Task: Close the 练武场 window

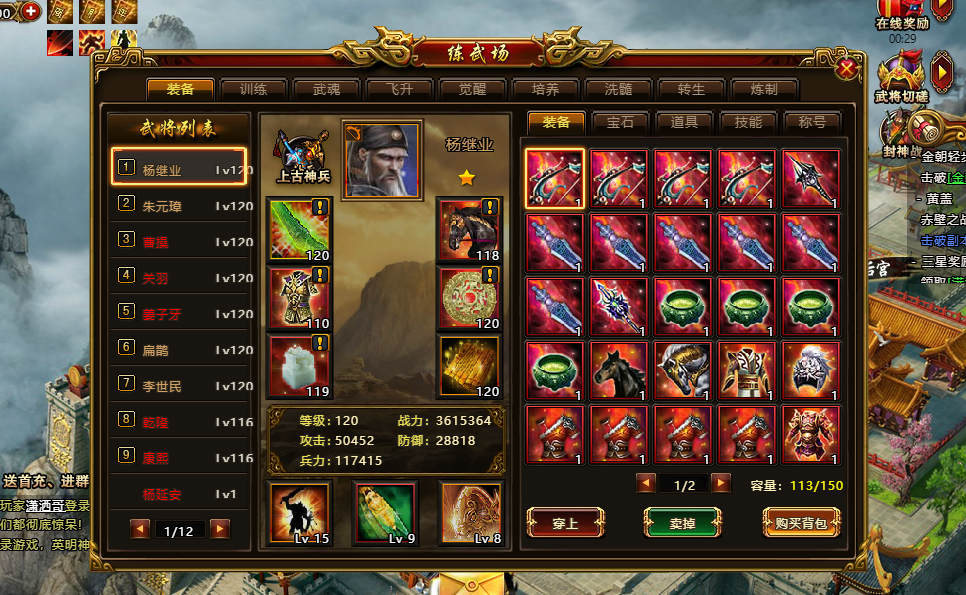Action: pyautogui.click(x=846, y=68)
